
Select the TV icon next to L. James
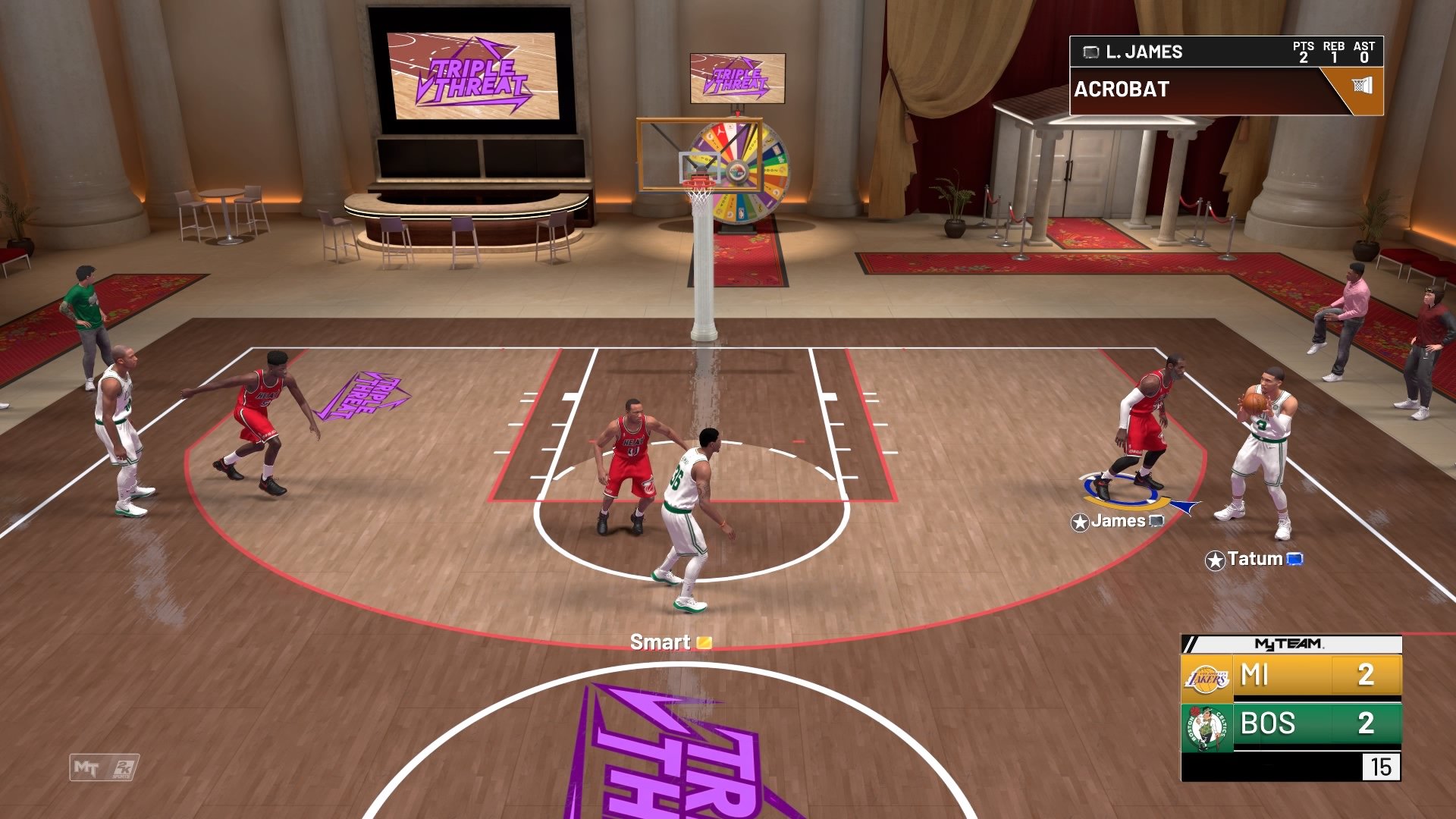click(1091, 52)
